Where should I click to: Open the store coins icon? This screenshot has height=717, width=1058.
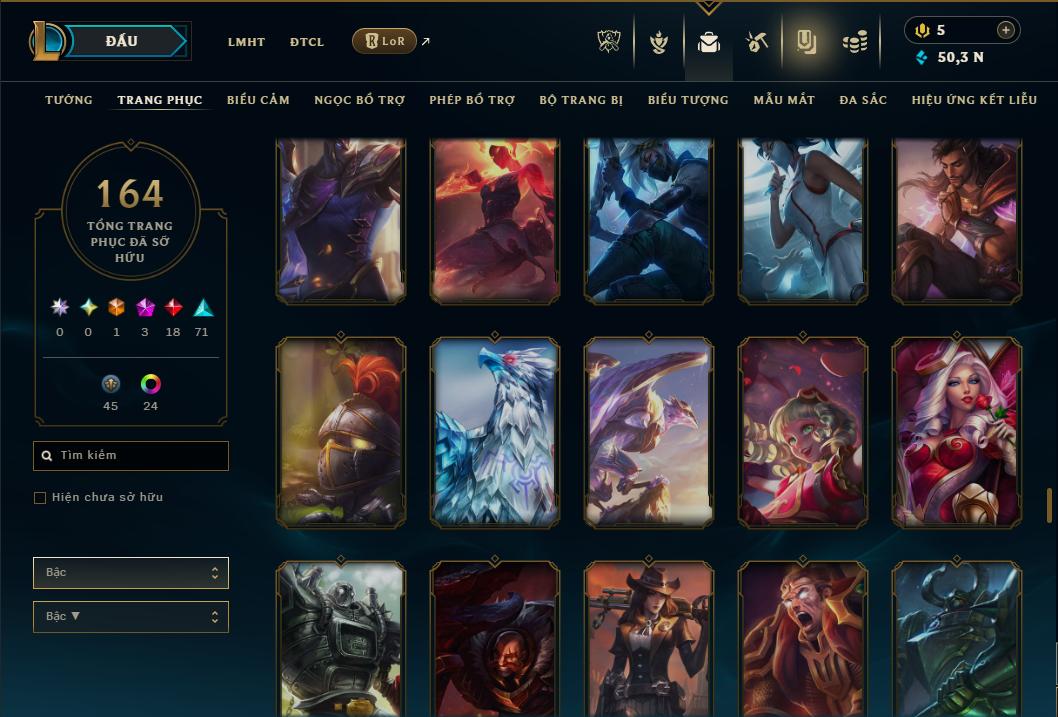point(854,42)
